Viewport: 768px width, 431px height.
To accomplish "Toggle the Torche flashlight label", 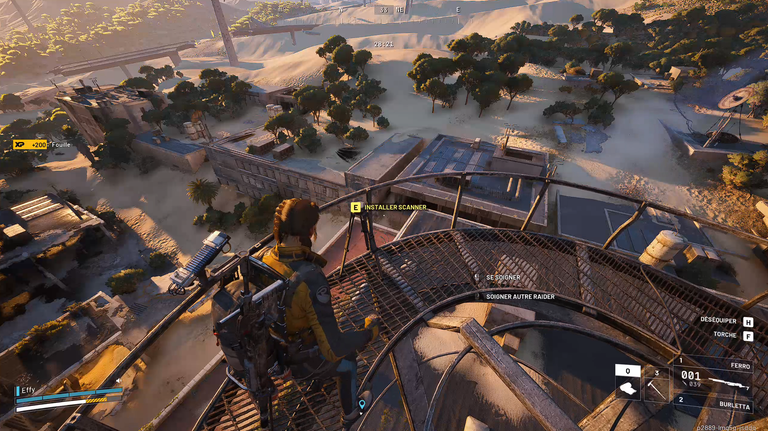I will click(725, 335).
